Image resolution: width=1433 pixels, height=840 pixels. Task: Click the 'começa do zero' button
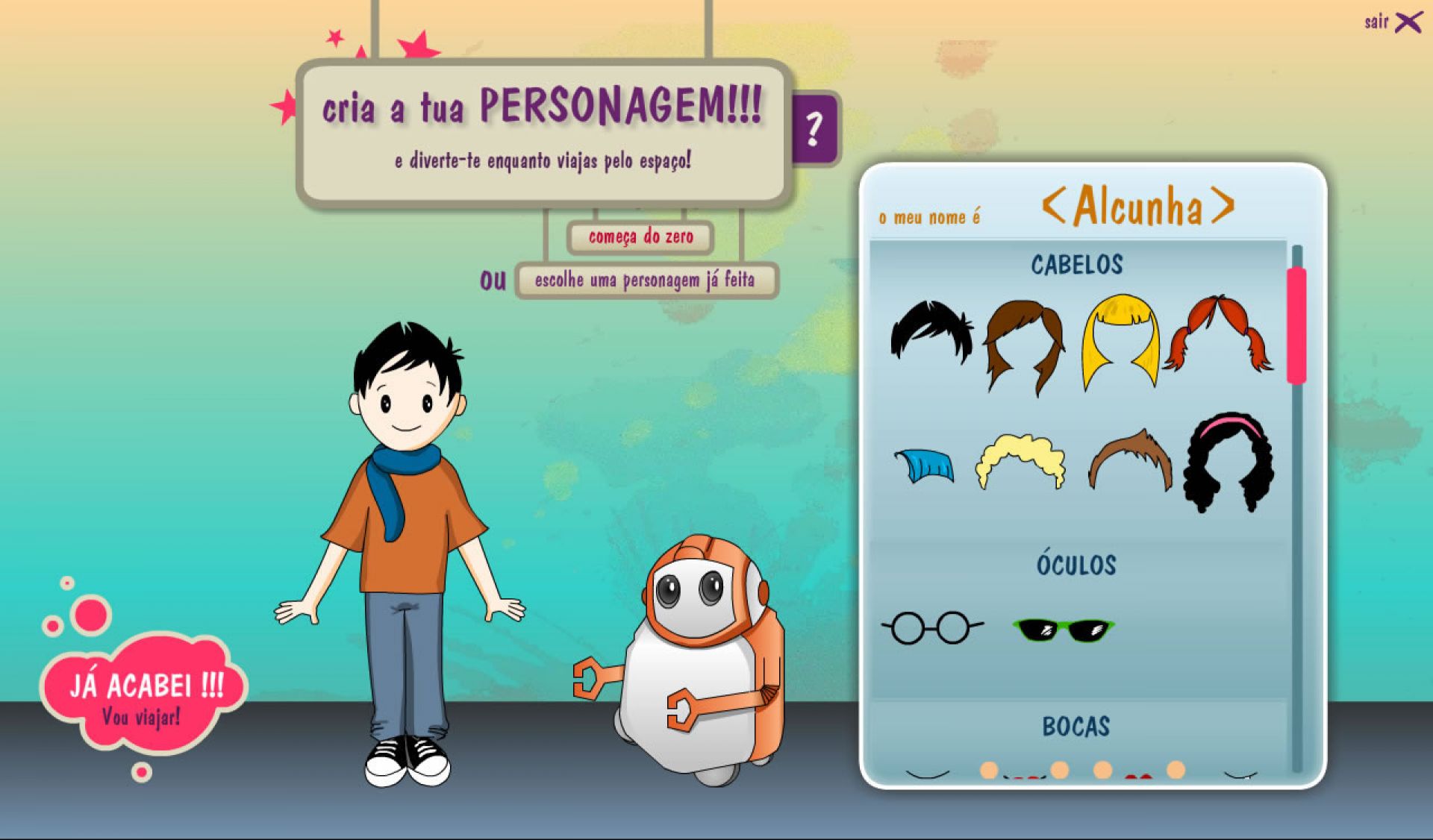tap(640, 237)
